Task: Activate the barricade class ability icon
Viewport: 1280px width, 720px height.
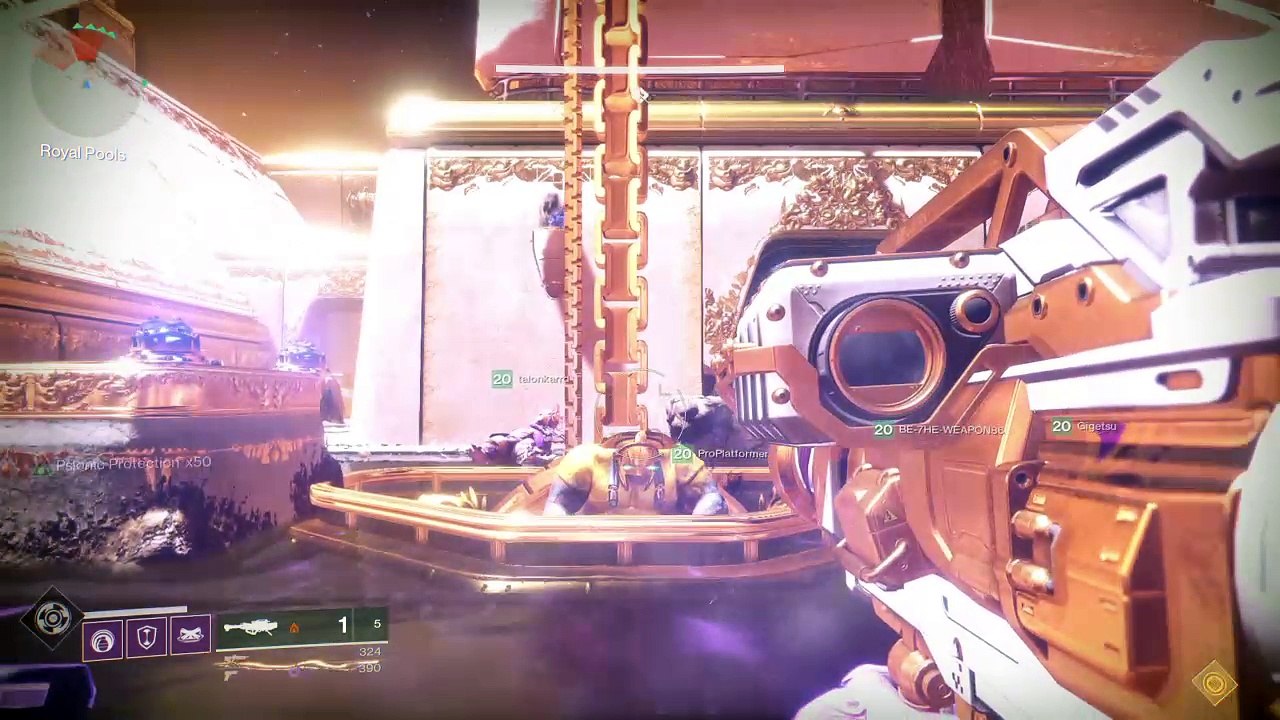Action: (190, 634)
